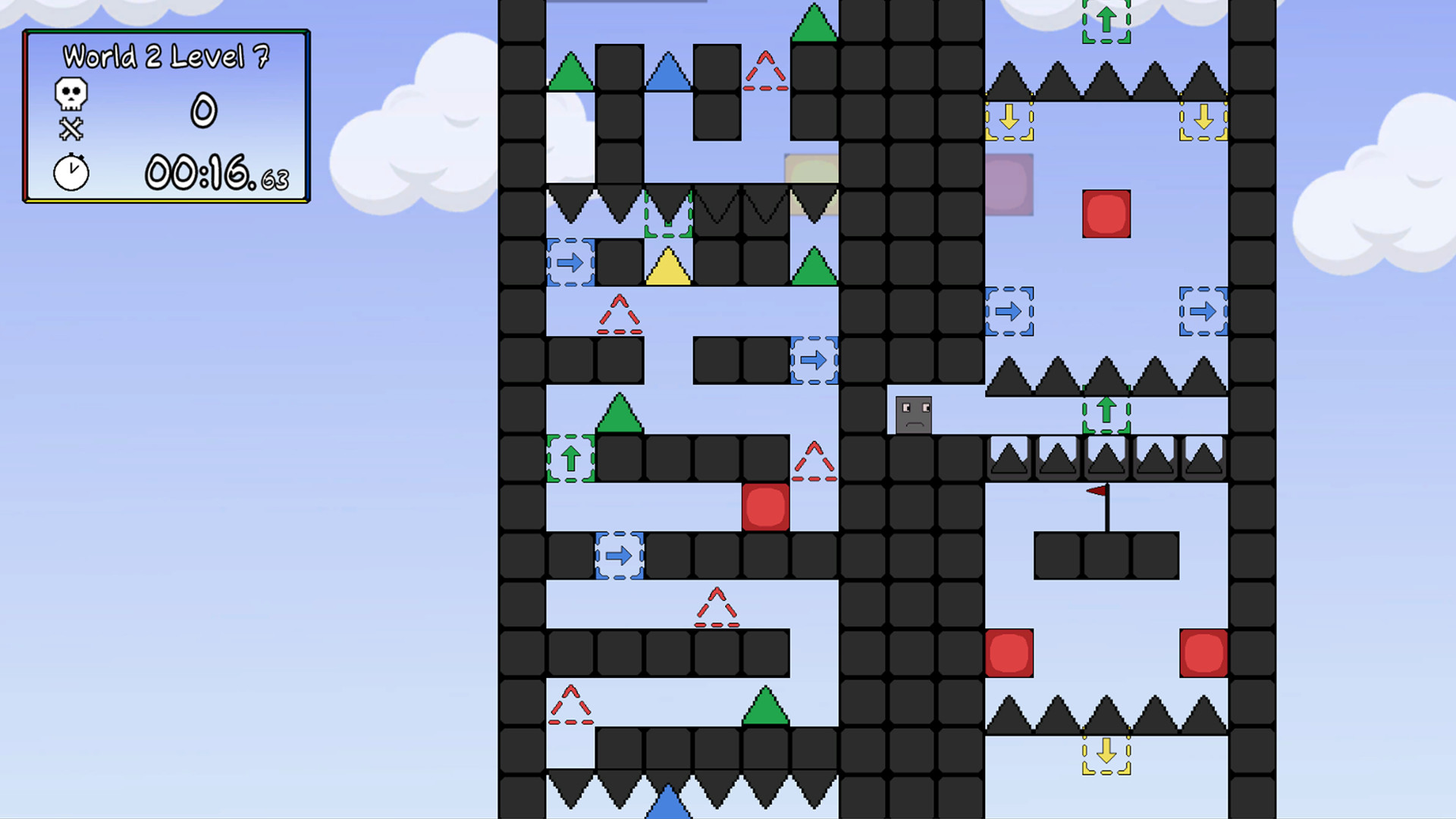Expand the dashed blue right-arrow near the yellow triangle

[x=571, y=263]
